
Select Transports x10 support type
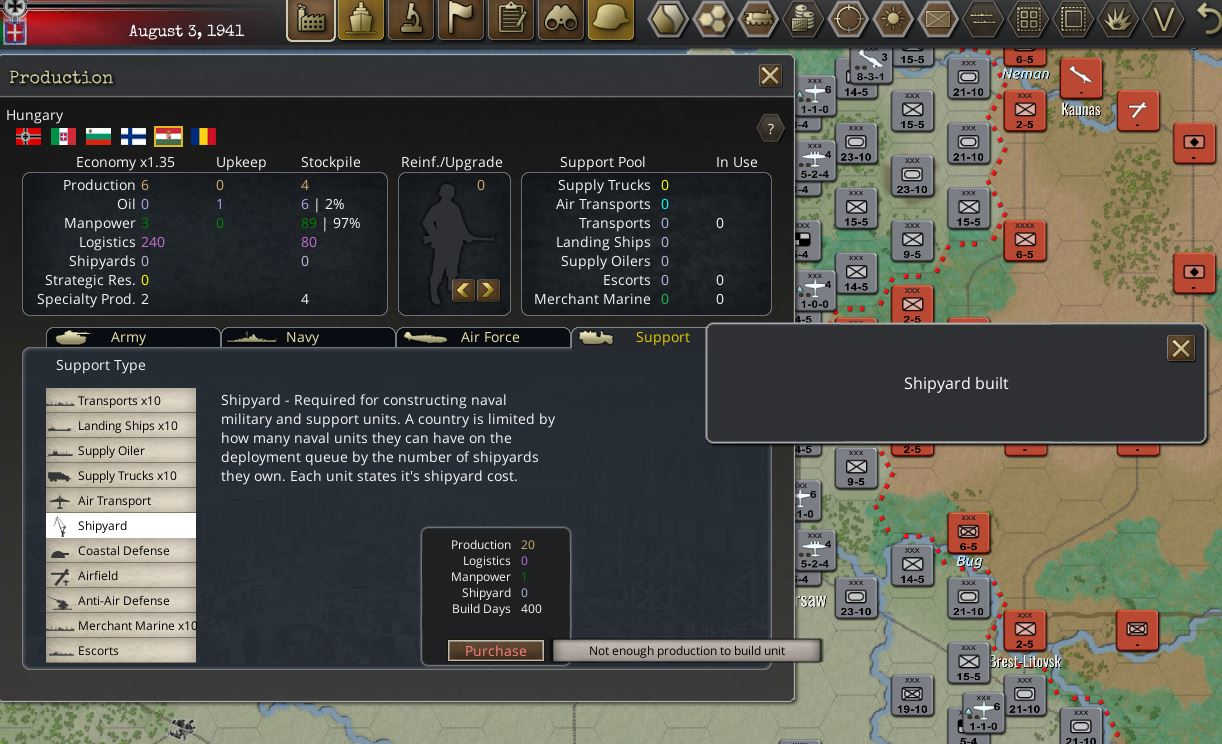tap(121, 401)
